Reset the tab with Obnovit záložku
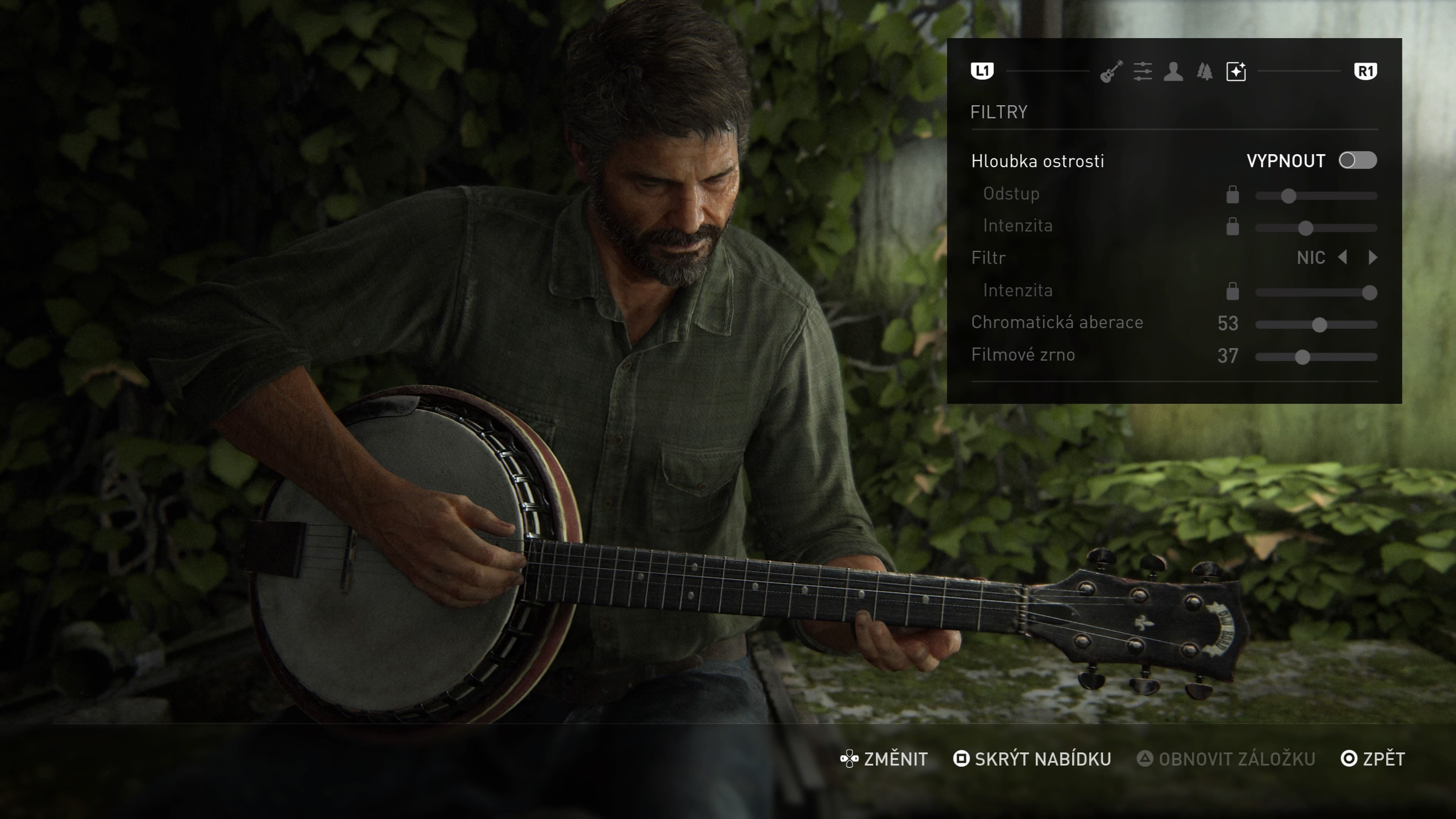The image size is (1456, 819). click(x=1226, y=758)
